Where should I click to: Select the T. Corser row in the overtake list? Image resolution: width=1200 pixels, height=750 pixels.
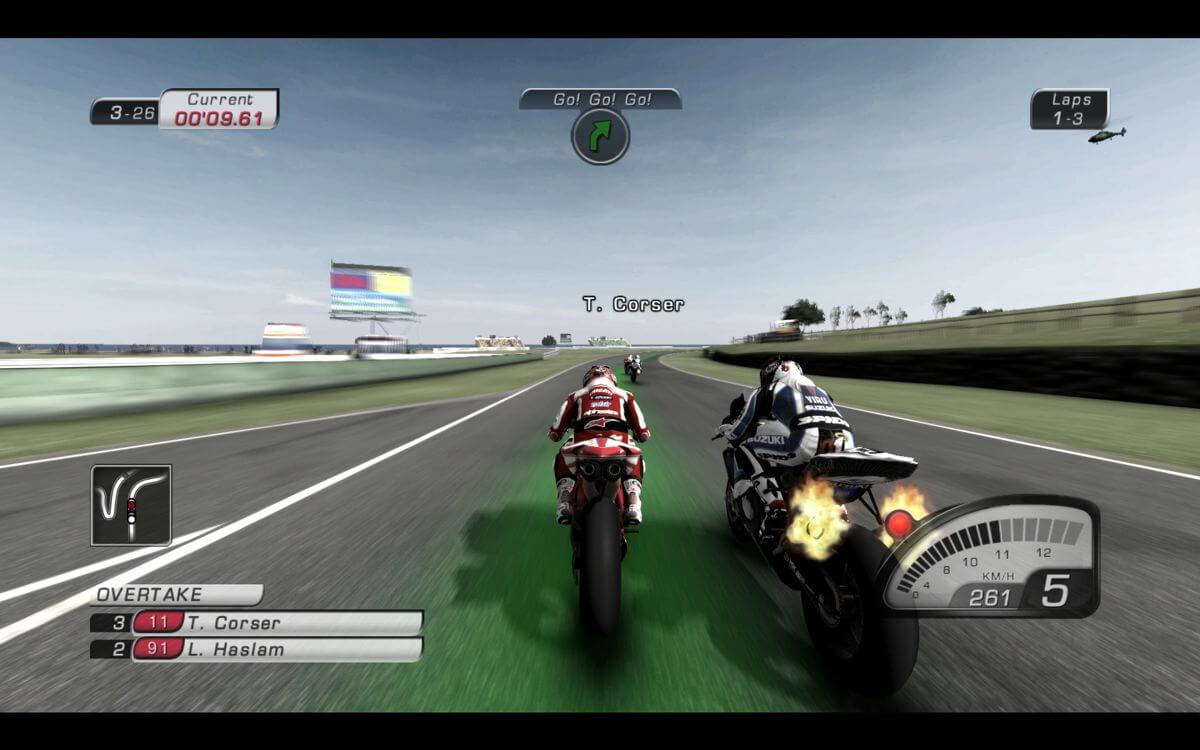258,623
